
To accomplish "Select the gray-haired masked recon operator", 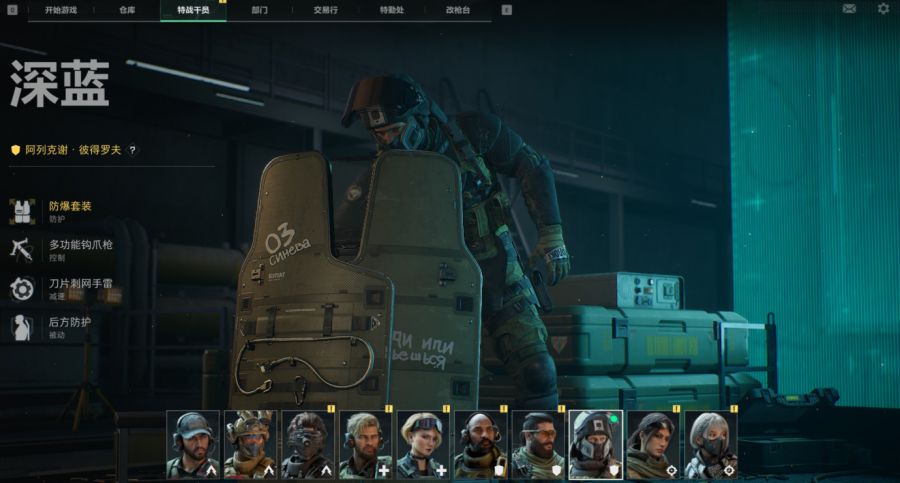I will click(711, 444).
